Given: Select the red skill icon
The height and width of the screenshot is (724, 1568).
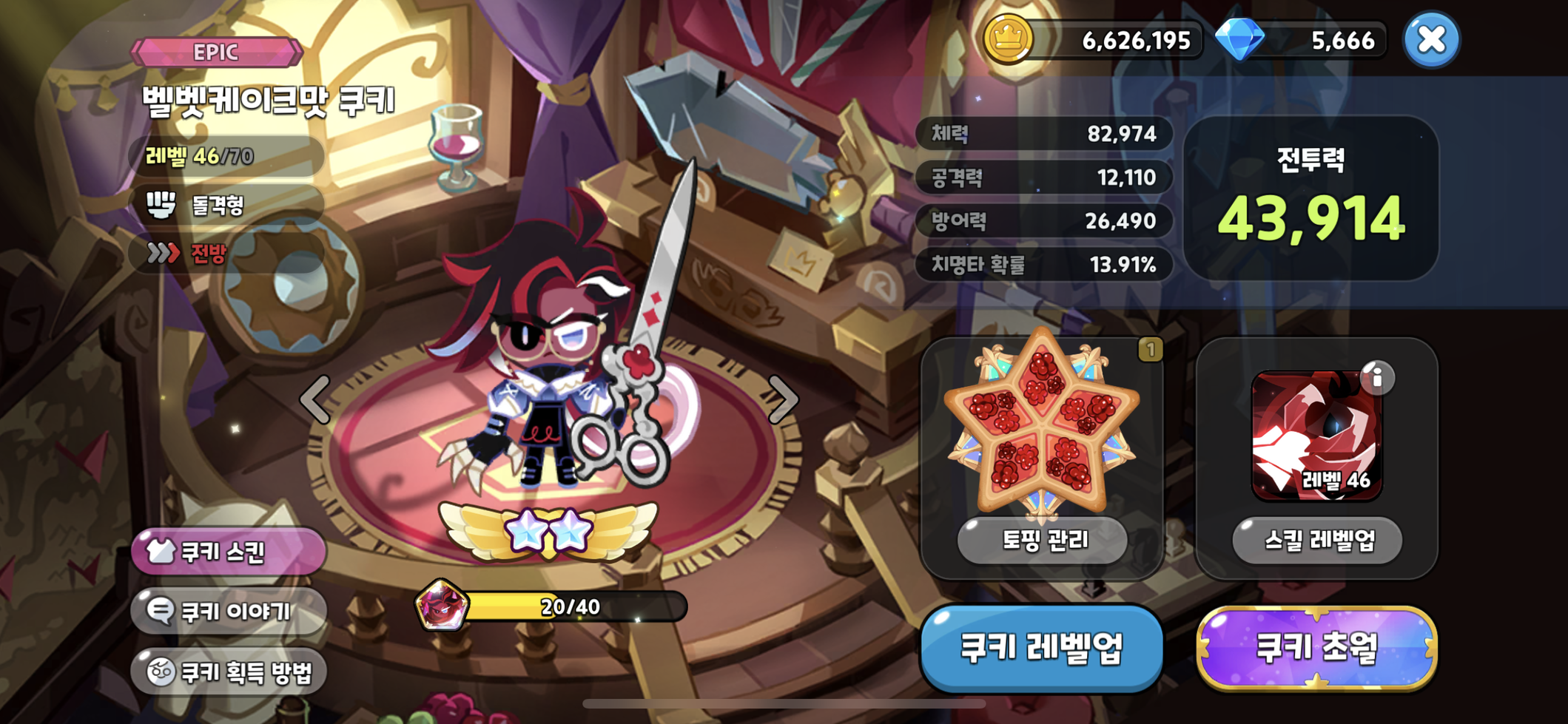Looking at the screenshot, I should 1315,436.
